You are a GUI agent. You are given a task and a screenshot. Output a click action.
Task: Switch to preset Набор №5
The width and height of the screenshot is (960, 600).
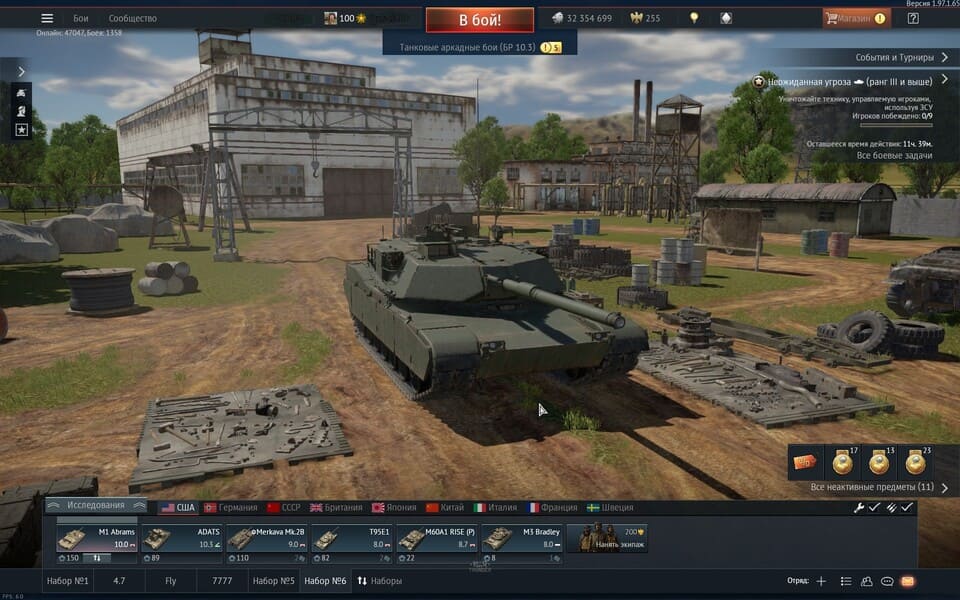tap(273, 581)
